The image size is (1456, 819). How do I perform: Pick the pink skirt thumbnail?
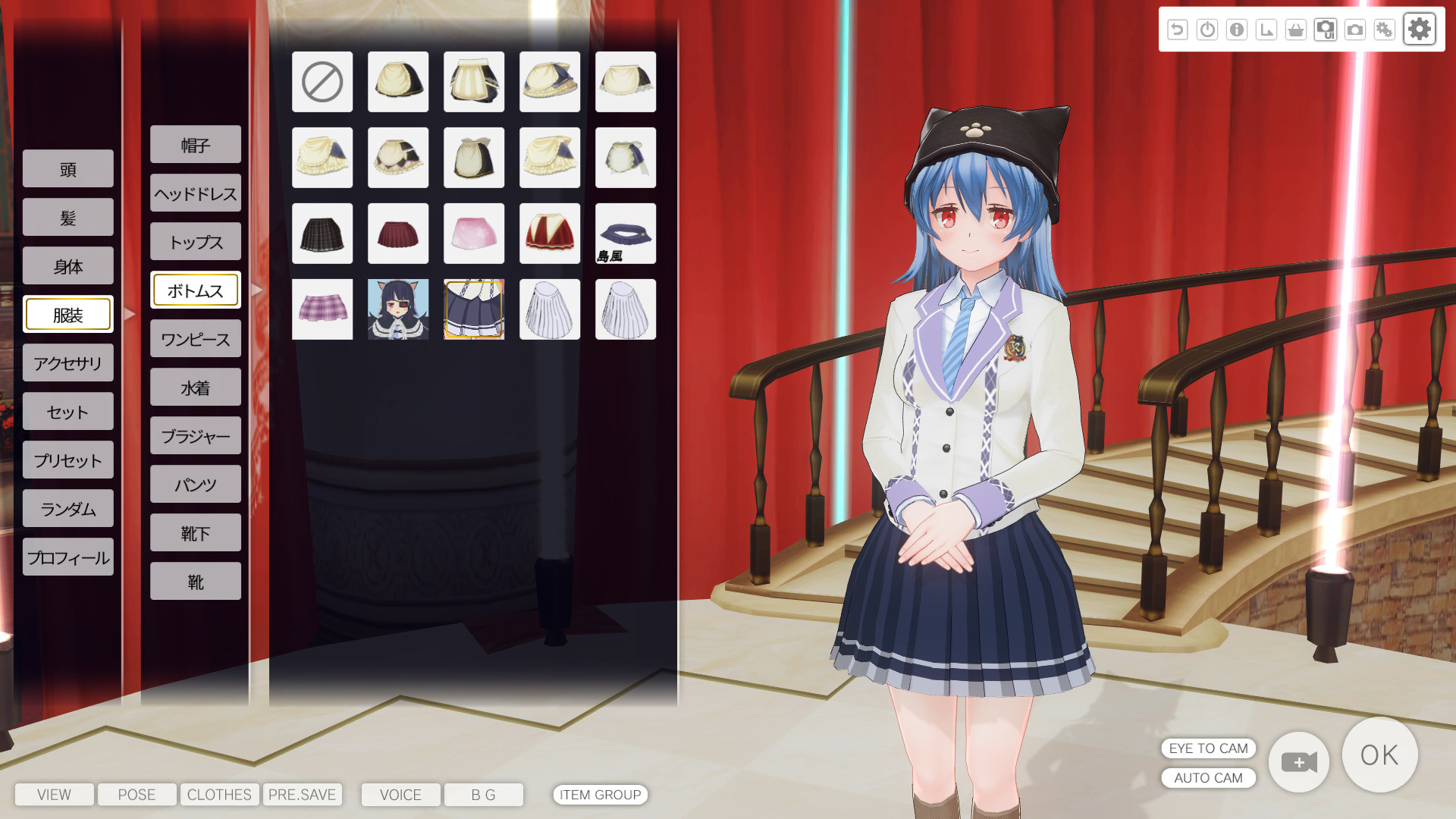[x=474, y=234]
